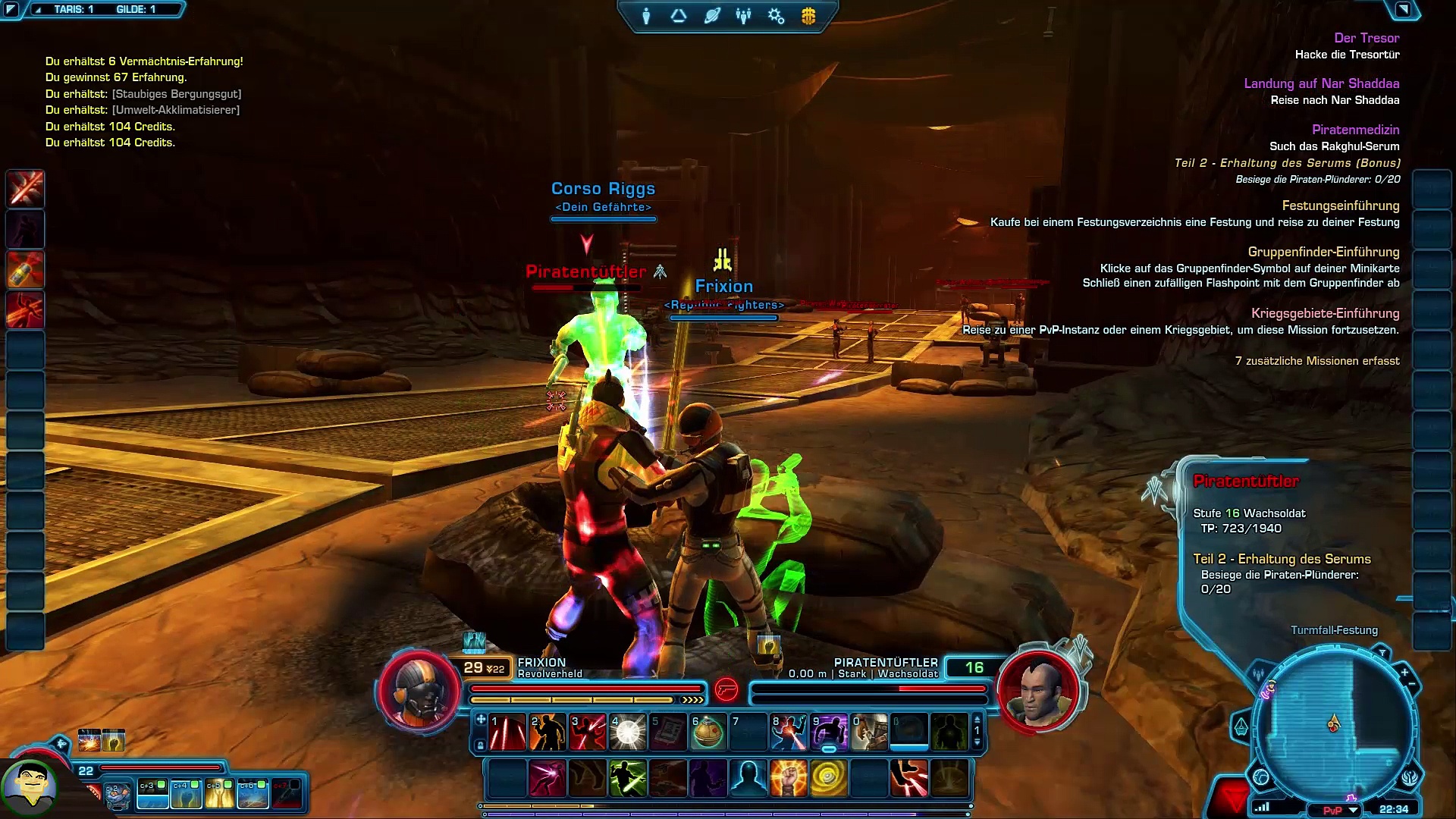
Task: Activate the grenade ability in slot 6
Action: [708, 733]
